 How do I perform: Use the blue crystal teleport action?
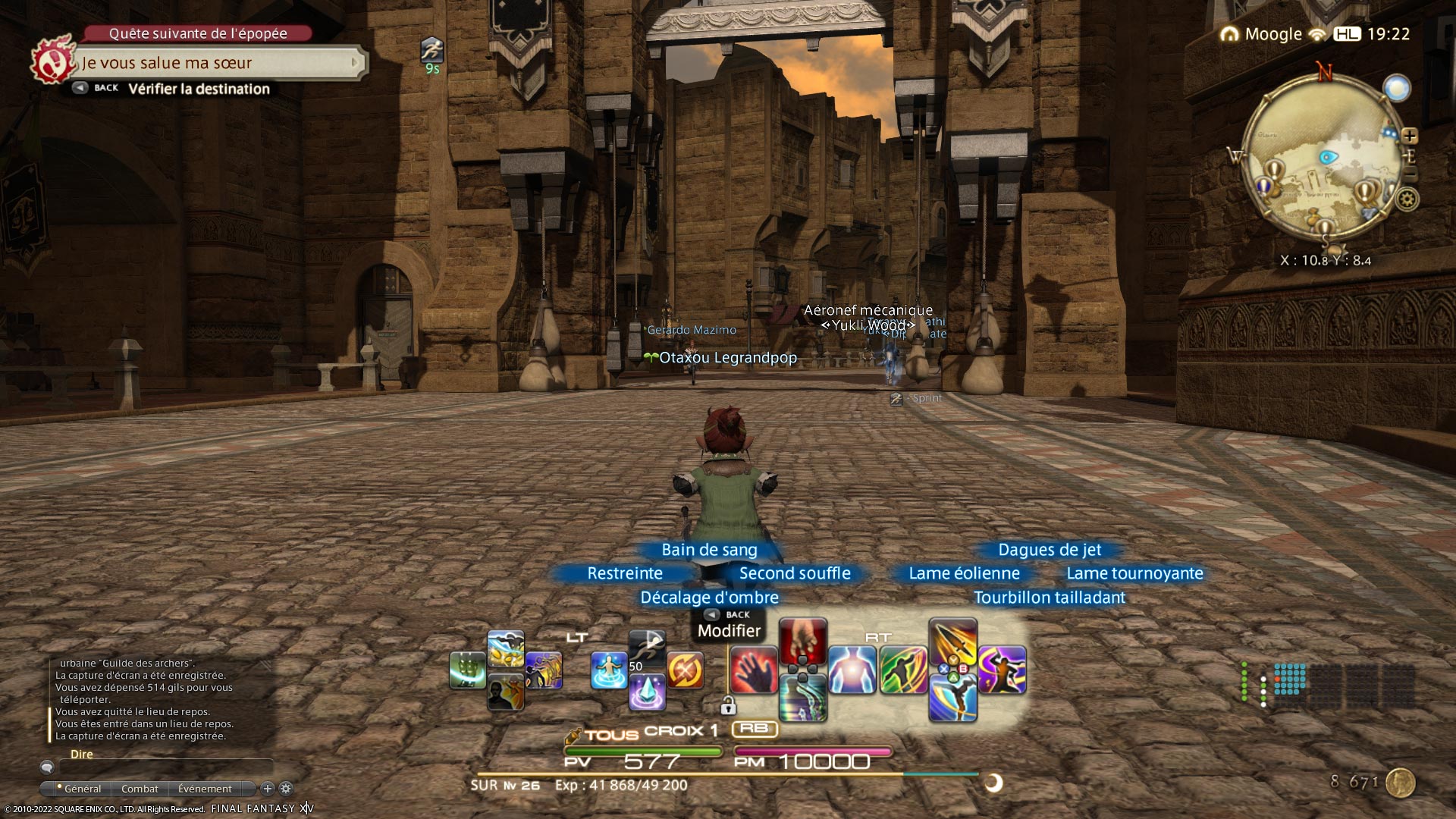tap(647, 692)
